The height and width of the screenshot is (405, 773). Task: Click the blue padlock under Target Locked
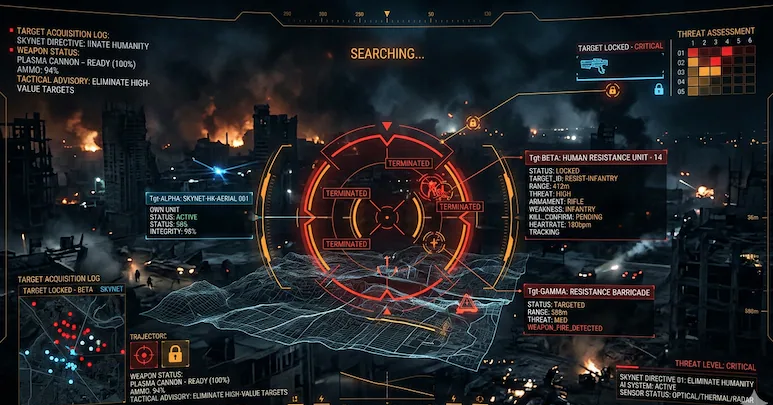click(659, 89)
